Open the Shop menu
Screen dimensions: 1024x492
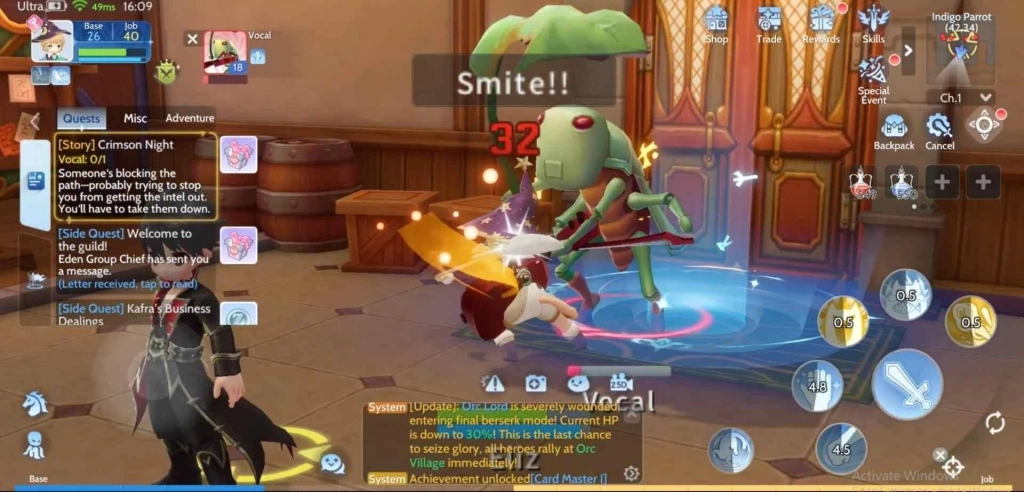coord(716,23)
